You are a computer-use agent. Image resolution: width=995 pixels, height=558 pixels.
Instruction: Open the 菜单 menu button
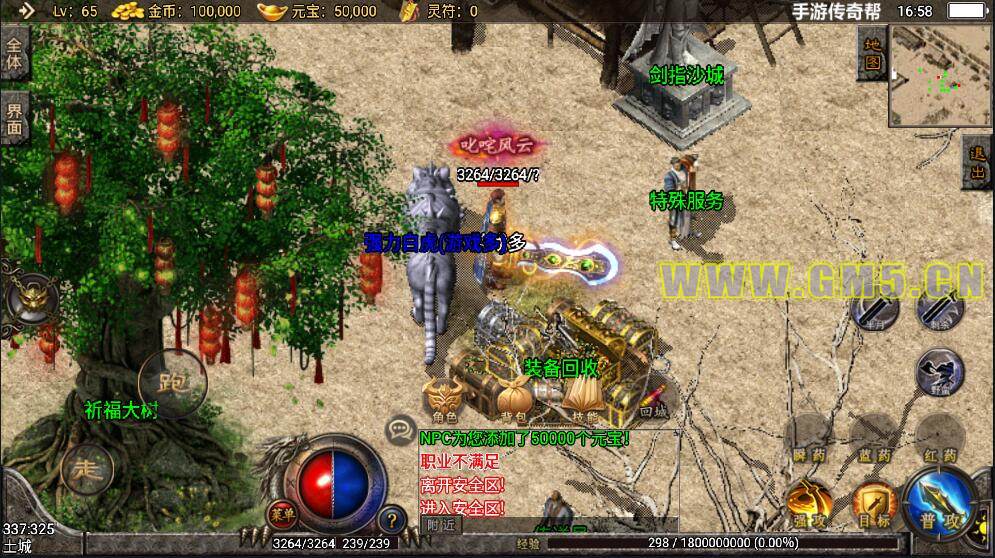click(282, 513)
